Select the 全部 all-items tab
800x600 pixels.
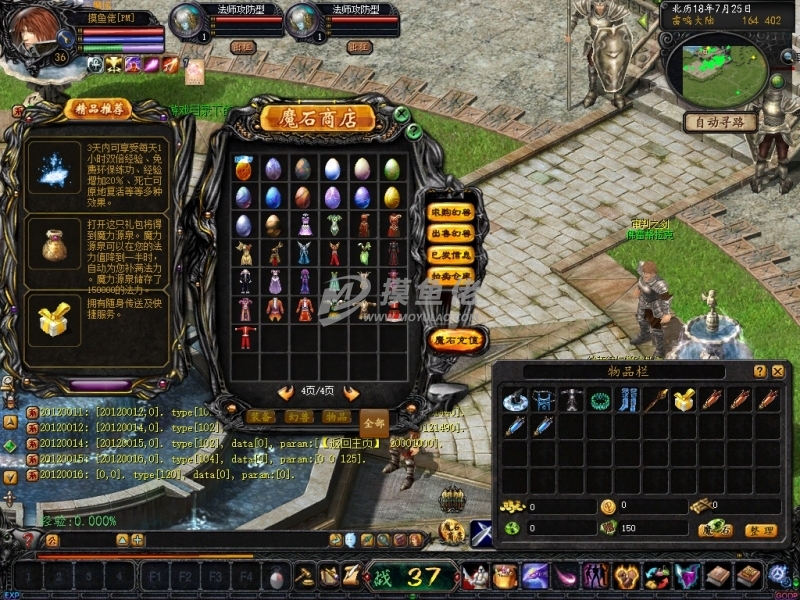coord(374,422)
